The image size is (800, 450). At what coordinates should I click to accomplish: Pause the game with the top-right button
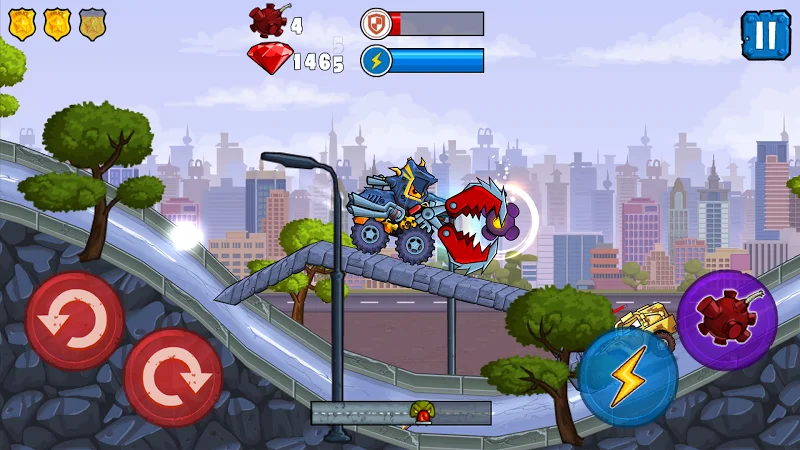765,34
